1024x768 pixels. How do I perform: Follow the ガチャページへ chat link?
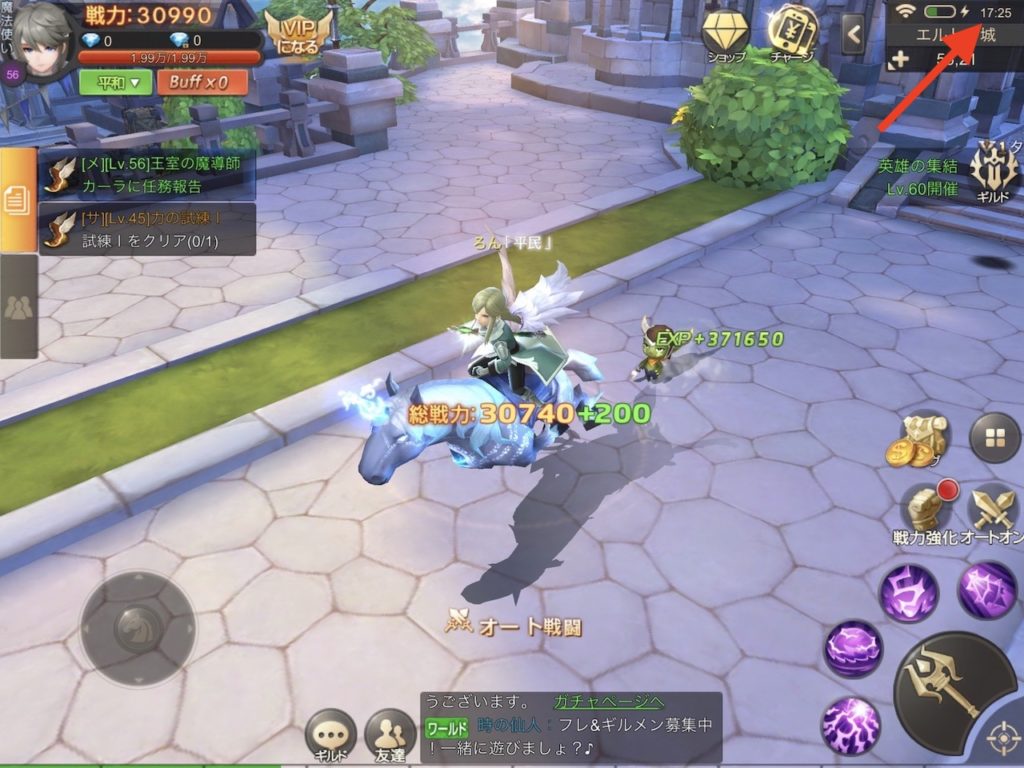608,702
